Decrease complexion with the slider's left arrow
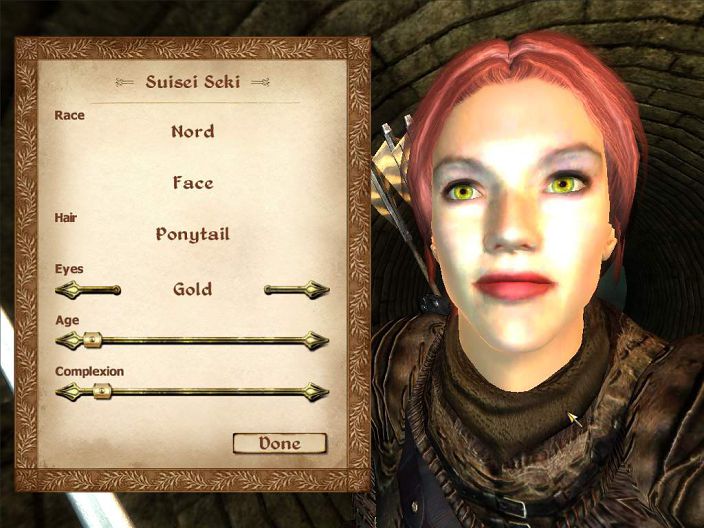Viewport: 704px width, 528px height. coord(67,392)
